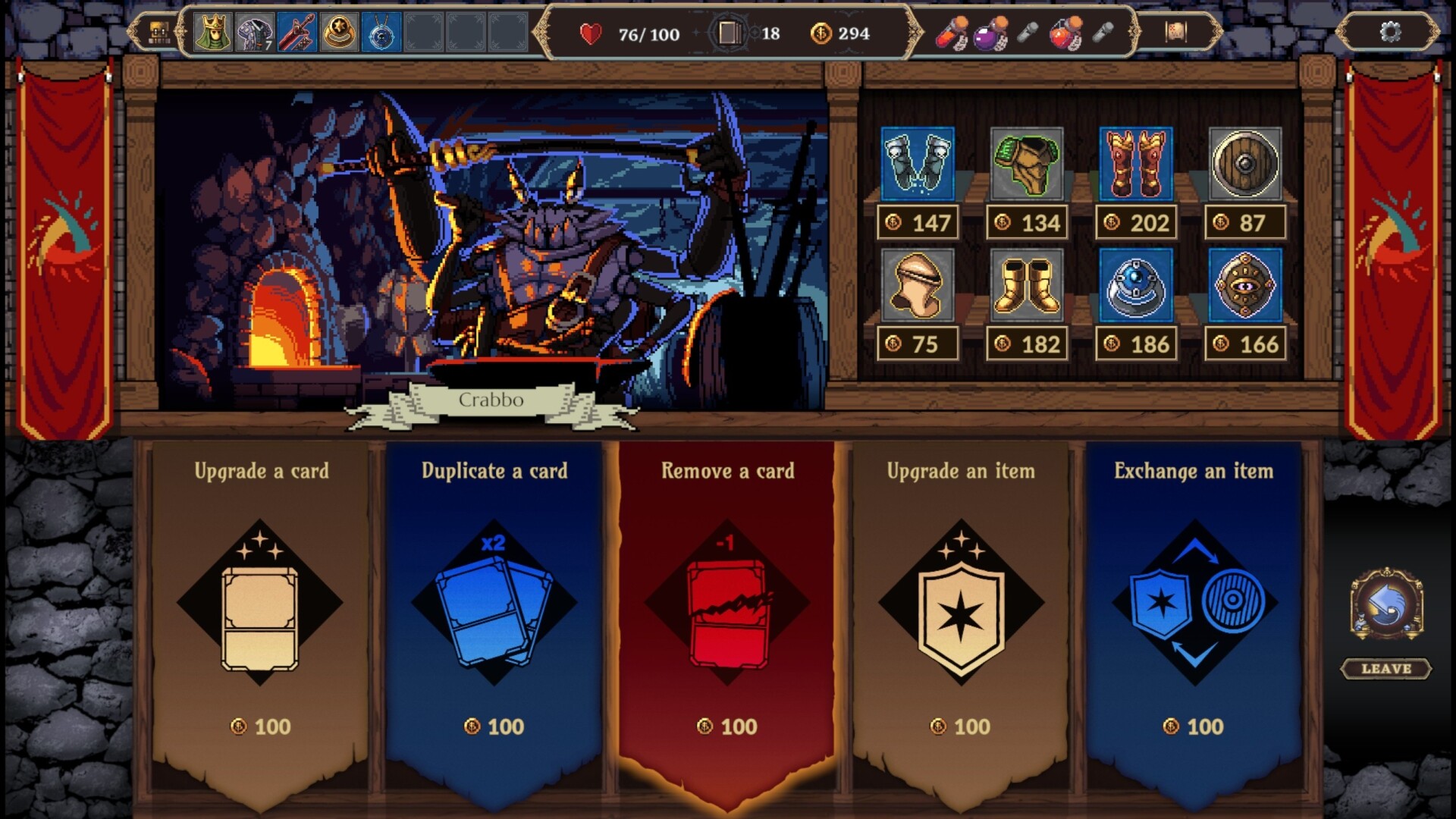Viewport: 1456px width, 819px height.
Task: Purchase the wooden shield for 87 gold
Action: [1245, 163]
